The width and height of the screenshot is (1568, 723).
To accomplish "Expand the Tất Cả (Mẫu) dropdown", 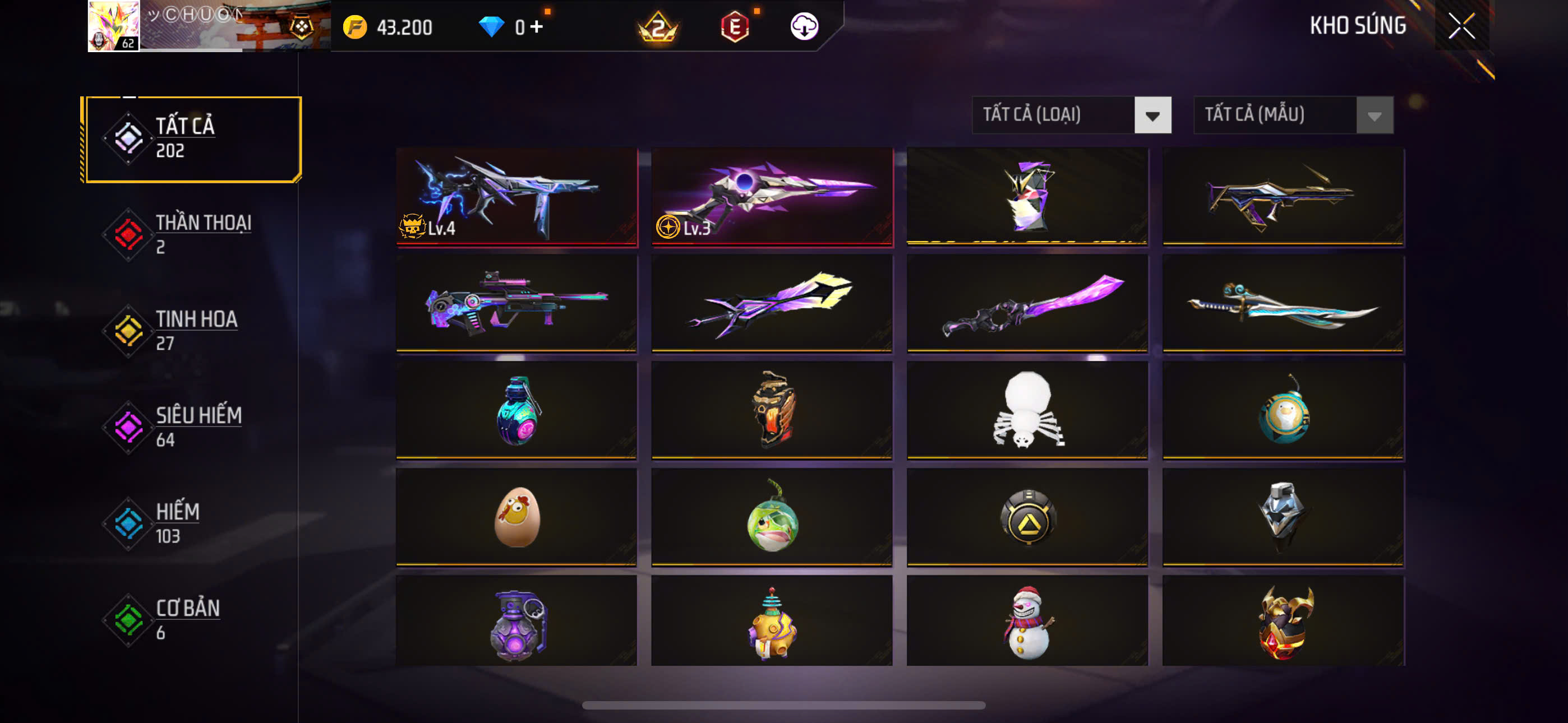I will (x=1293, y=115).
